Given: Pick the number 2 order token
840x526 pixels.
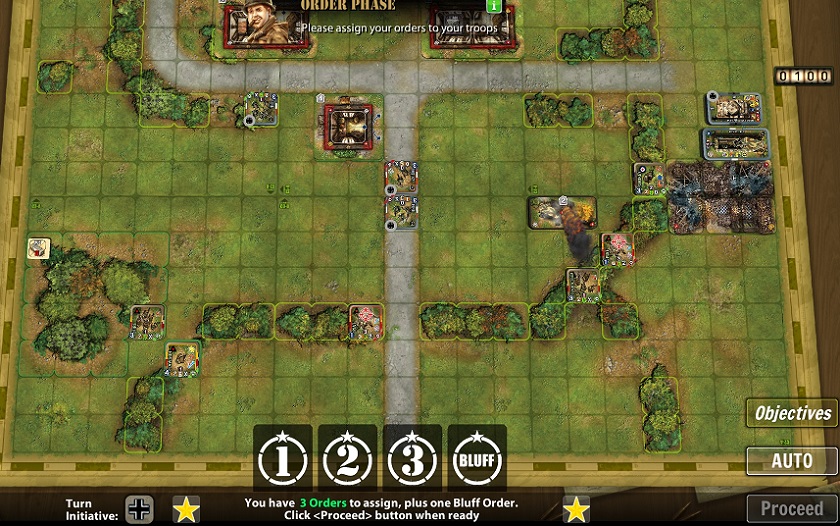Looking at the screenshot, I should pos(347,459).
